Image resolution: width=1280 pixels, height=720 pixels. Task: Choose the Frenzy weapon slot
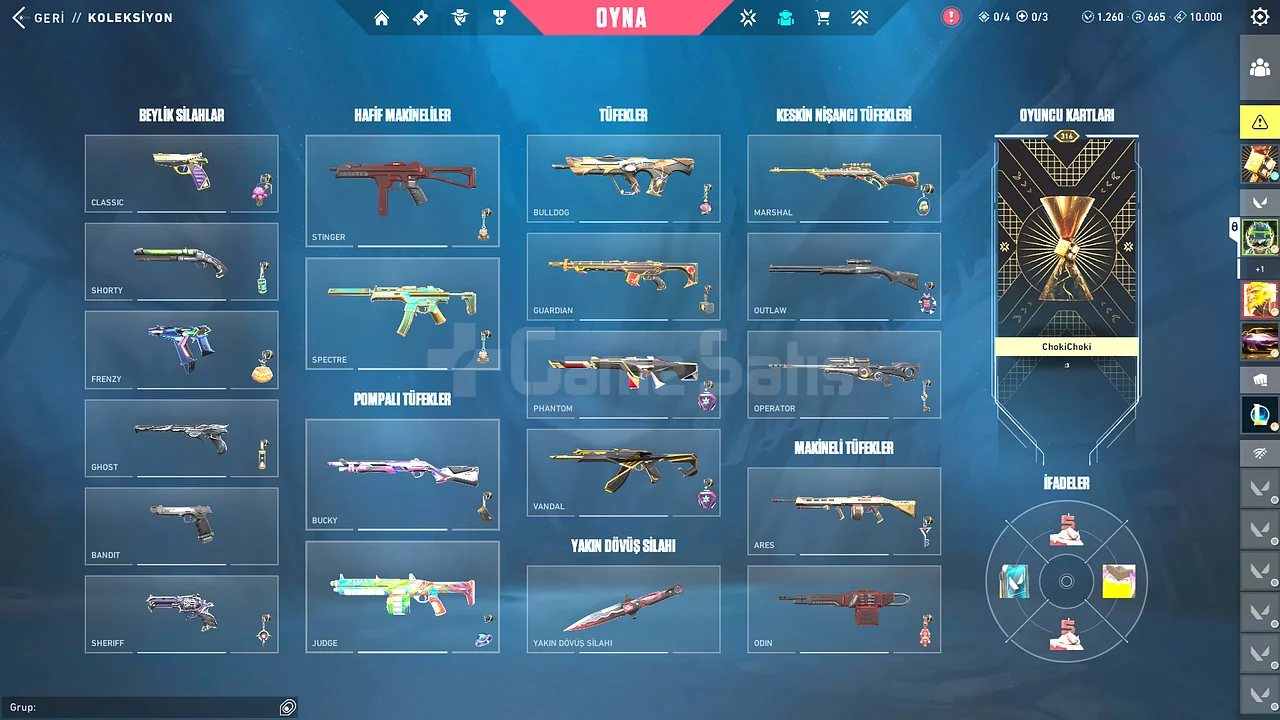coord(181,350)
